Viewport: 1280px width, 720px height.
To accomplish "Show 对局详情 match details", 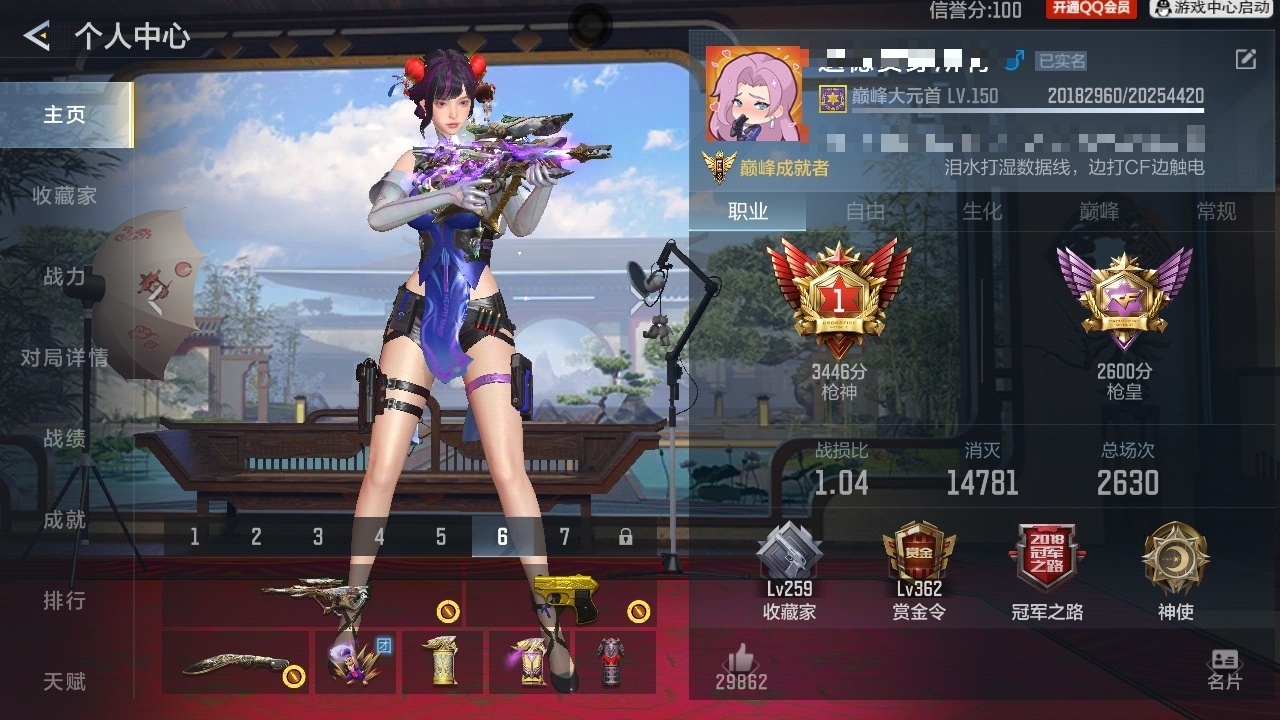I will pyautogui.click(x=65, y=358).
